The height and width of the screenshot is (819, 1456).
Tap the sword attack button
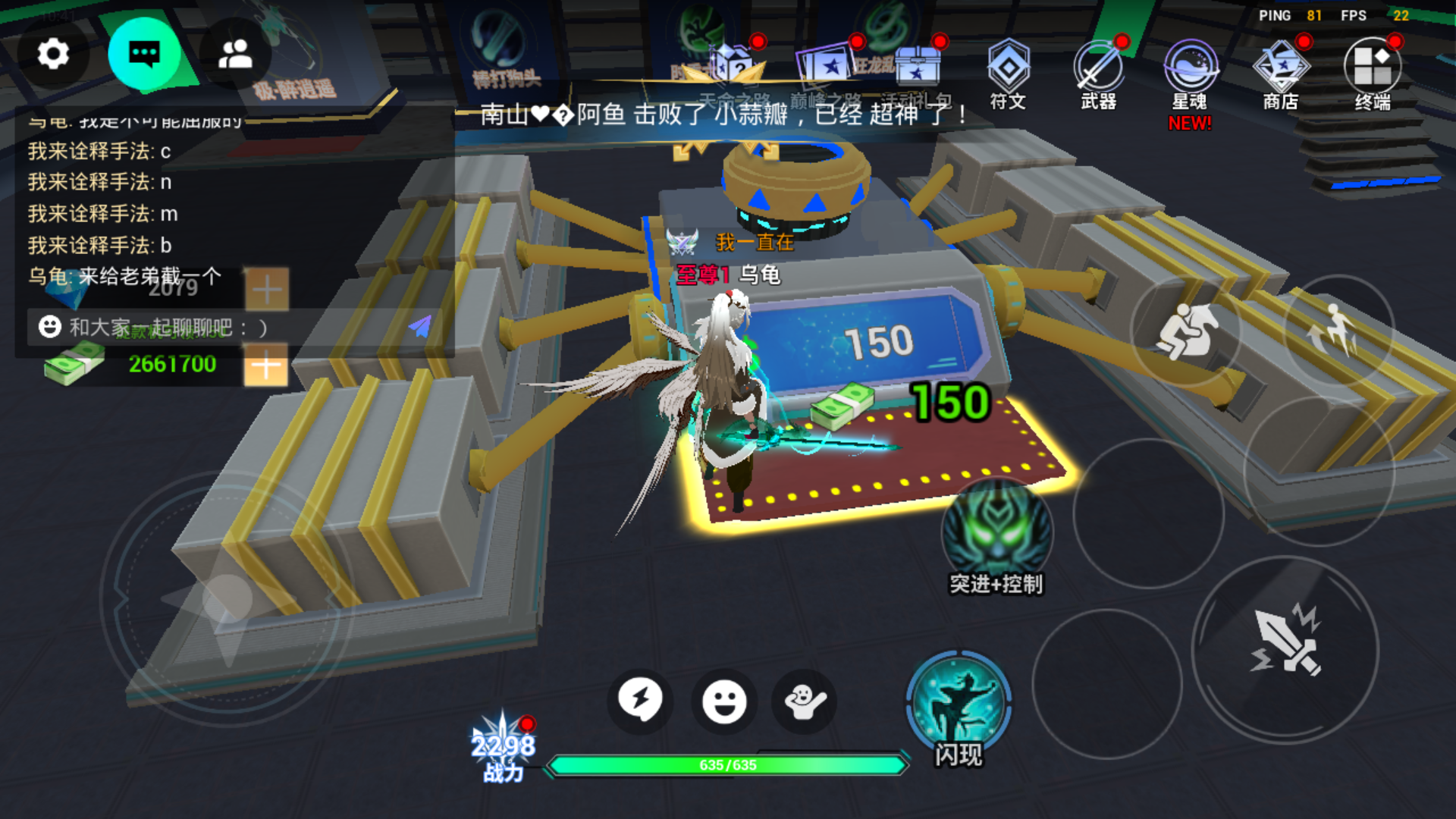click(1285, 643)
